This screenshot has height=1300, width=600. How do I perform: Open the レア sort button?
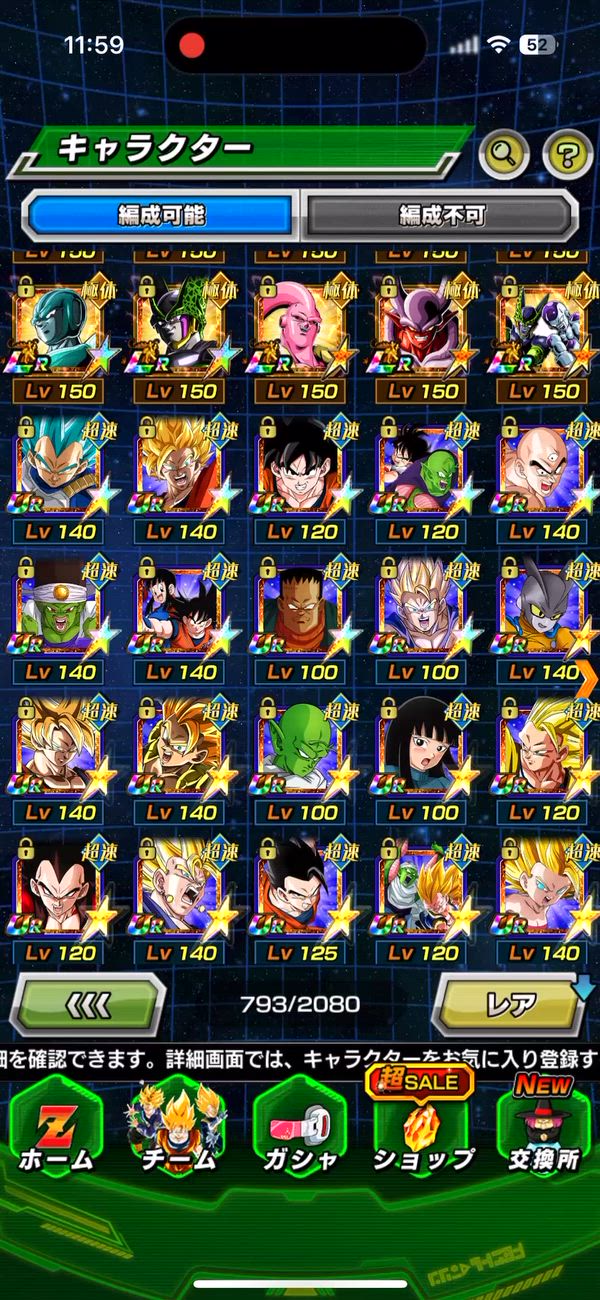510,1003
